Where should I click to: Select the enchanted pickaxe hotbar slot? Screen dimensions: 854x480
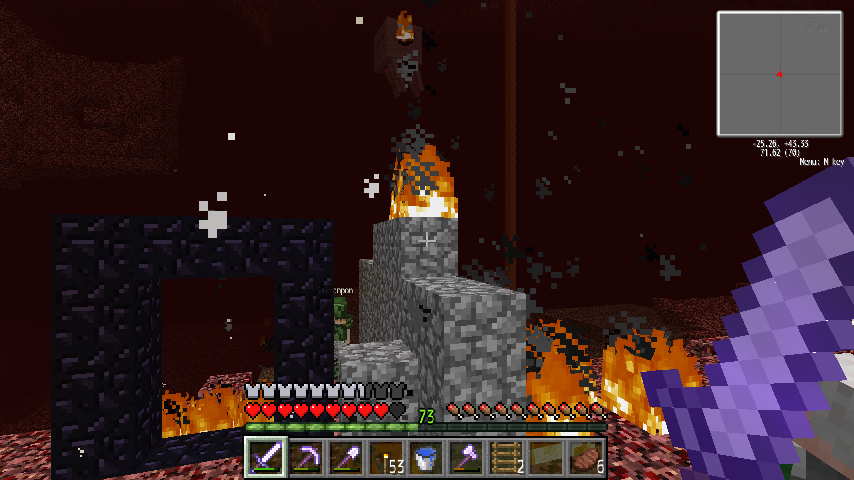coord(306,458)
